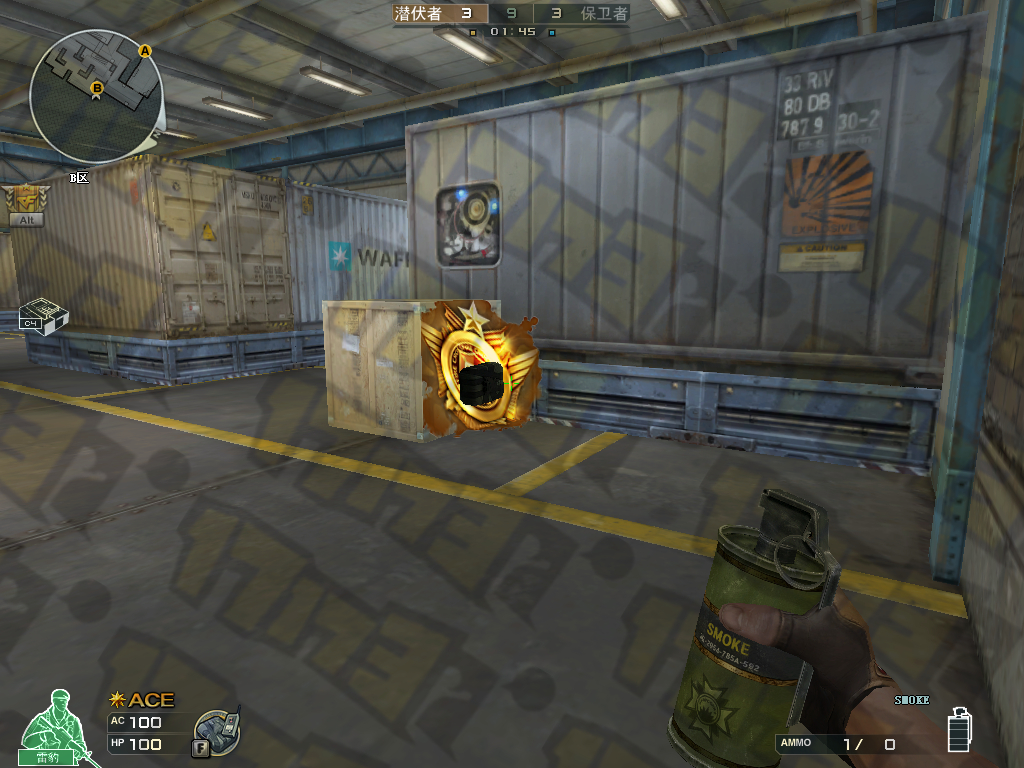1024x768 pixels.
Task: Select bomb site B marker on minimap
Action: [x=97, y=89]
